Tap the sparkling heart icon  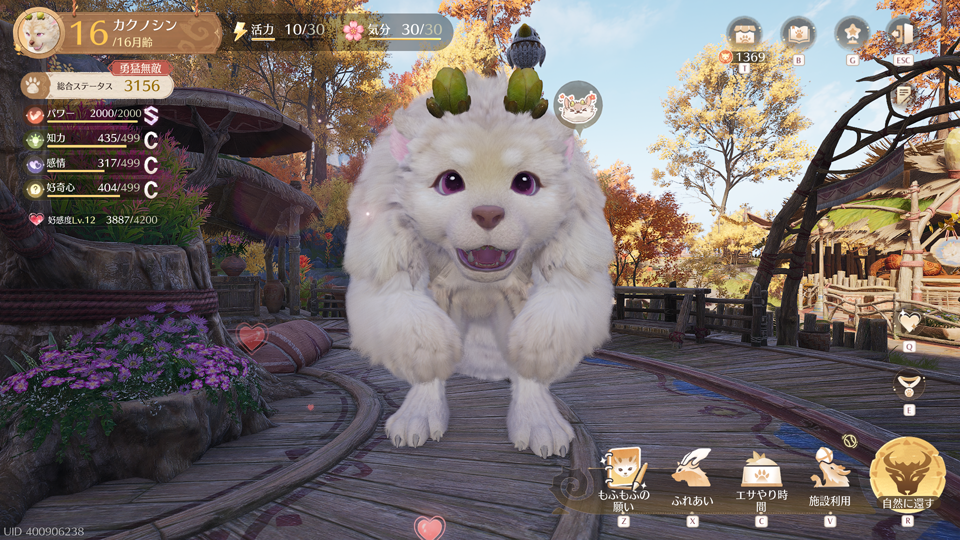point(908,323)
